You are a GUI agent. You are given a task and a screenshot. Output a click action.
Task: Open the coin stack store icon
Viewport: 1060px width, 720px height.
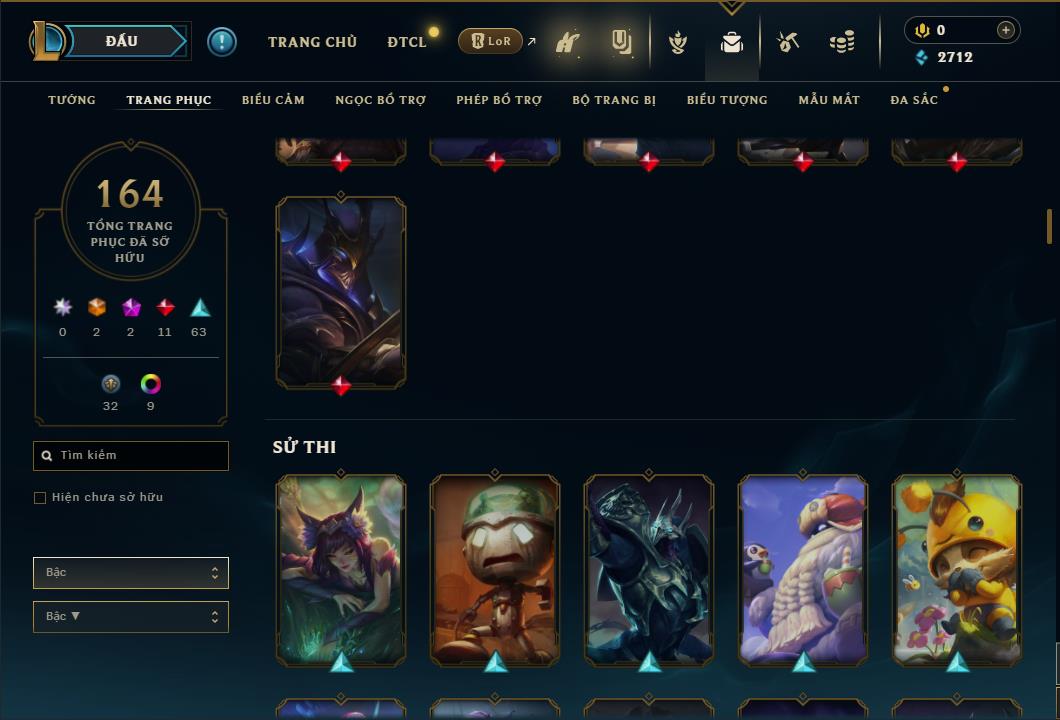(842, 42)
